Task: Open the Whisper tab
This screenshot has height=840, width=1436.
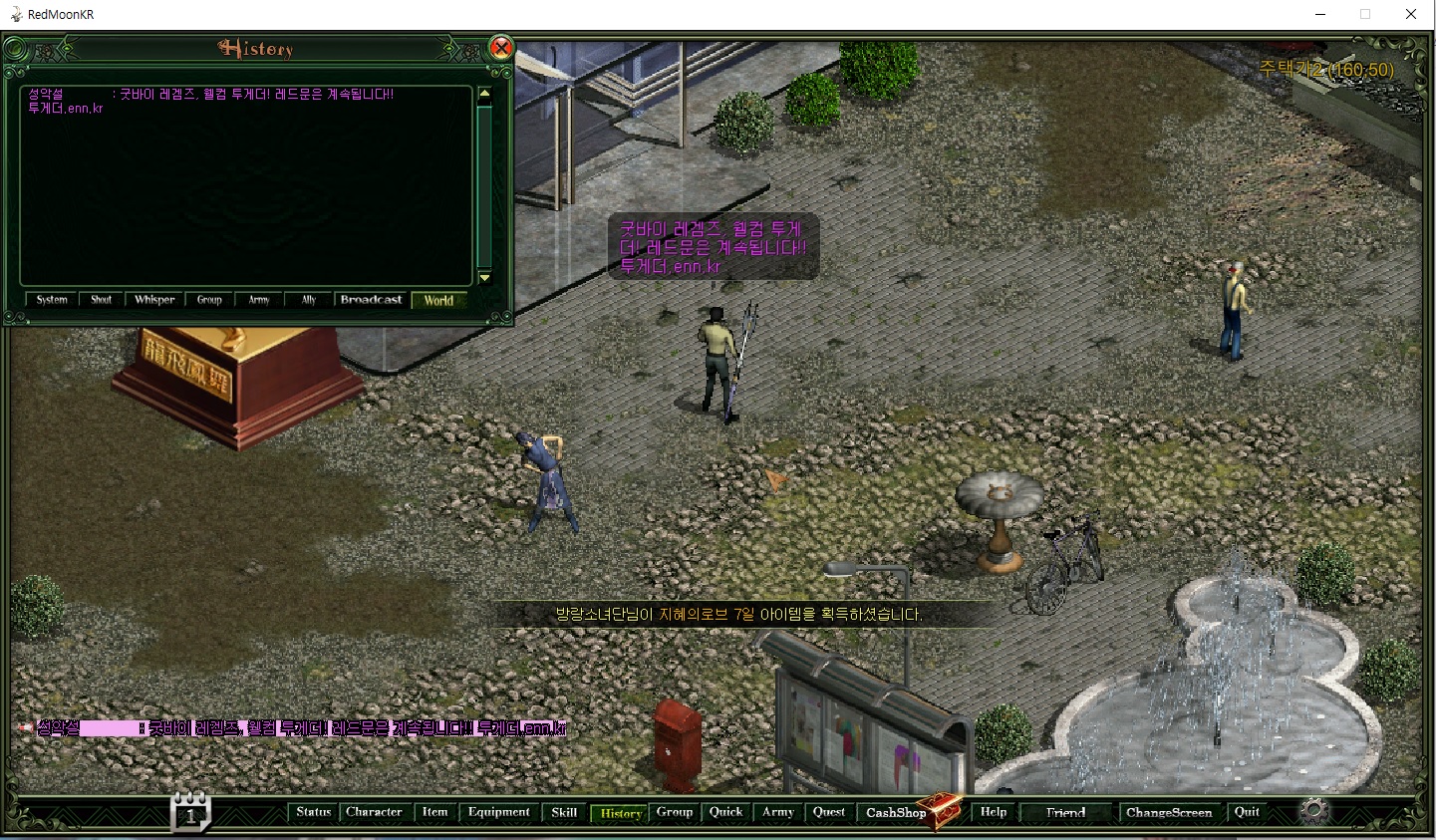Action: pyautogui.click(x=154, y=300)
